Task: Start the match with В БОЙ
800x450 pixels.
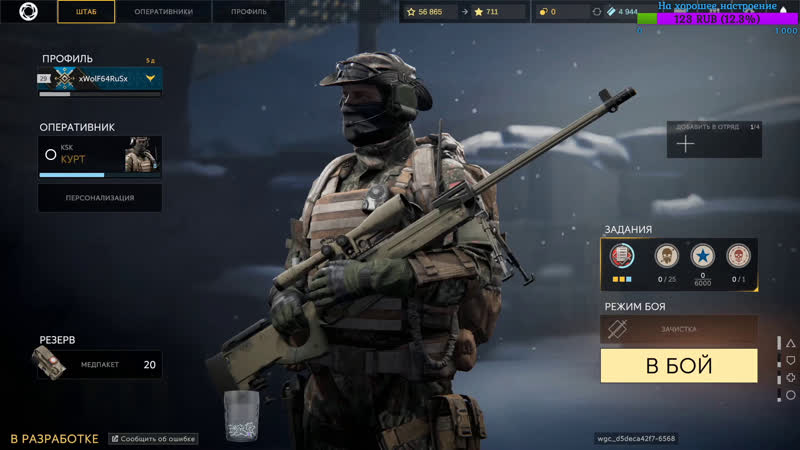Action: pyautogui.click(x=678, y=365)
